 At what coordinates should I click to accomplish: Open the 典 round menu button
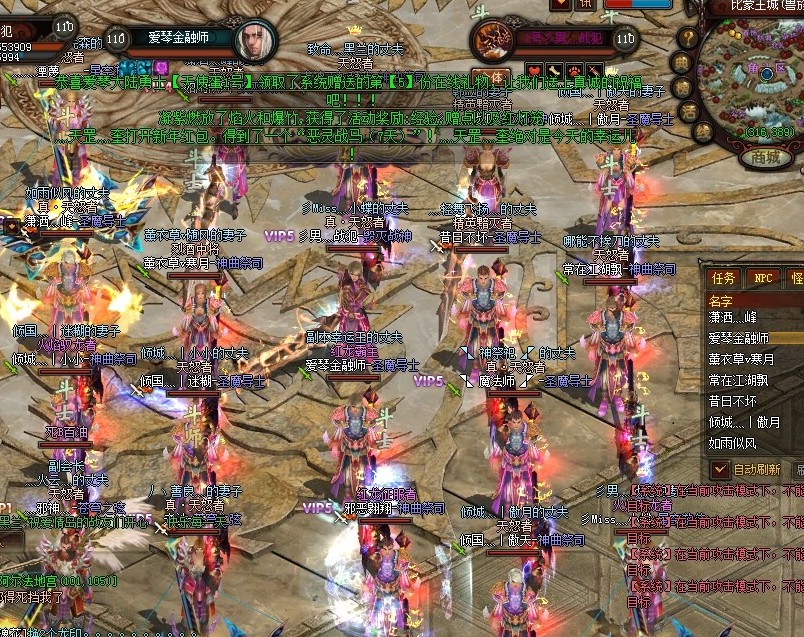[680, 61]
